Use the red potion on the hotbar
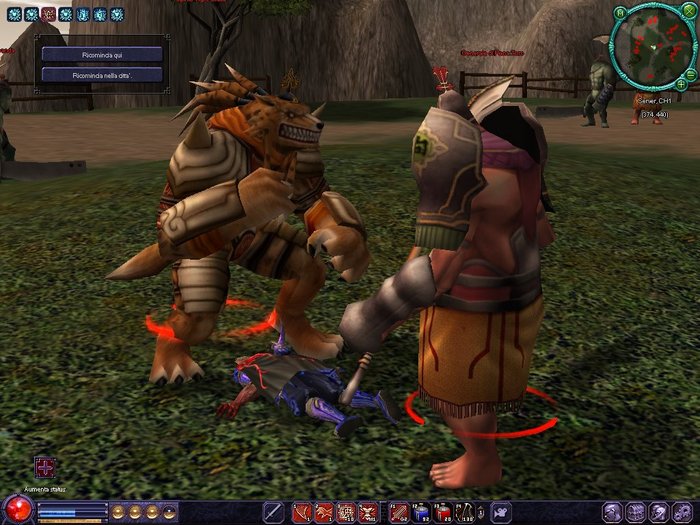 443,512
